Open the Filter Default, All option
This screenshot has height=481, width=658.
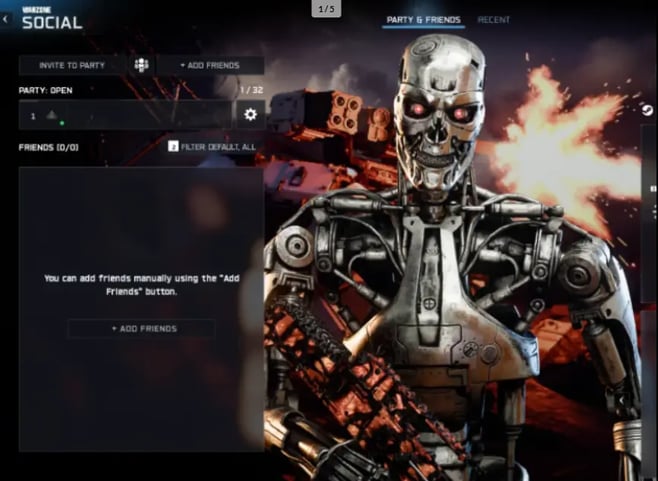[x=212, y=147]
